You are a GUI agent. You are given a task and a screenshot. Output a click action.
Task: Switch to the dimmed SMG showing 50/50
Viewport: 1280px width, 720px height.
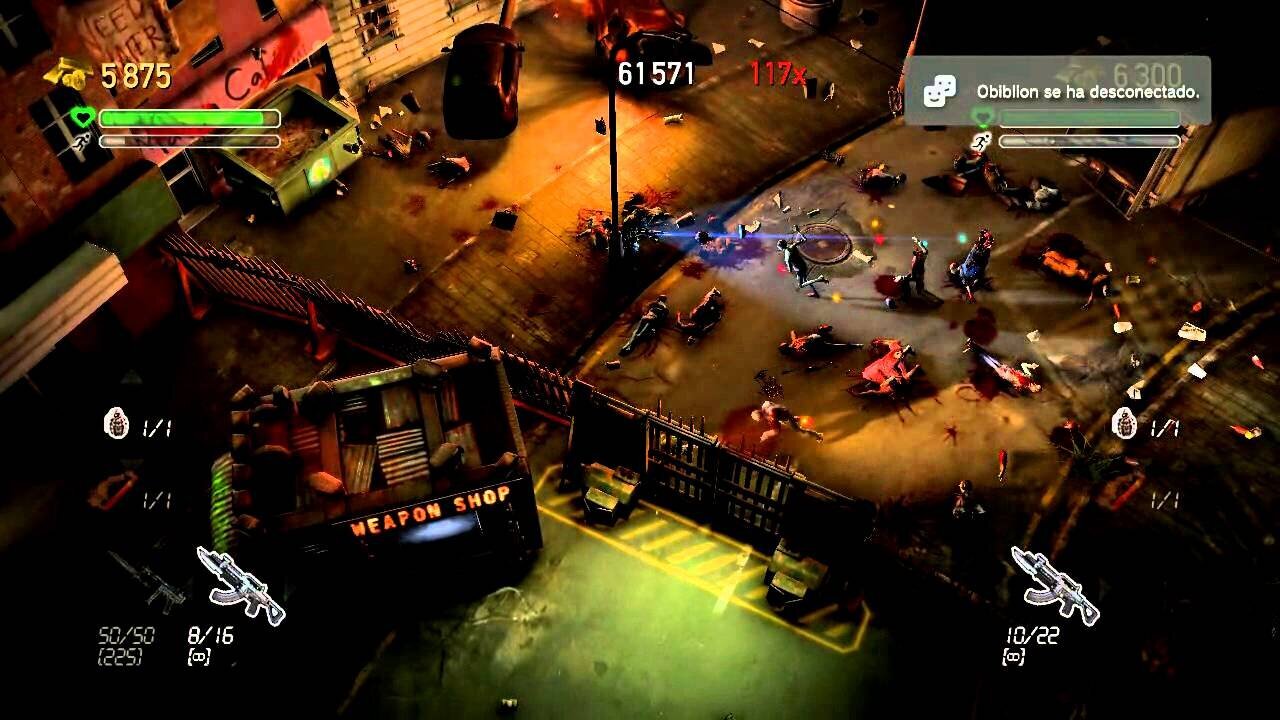click(x=147, y=583)
